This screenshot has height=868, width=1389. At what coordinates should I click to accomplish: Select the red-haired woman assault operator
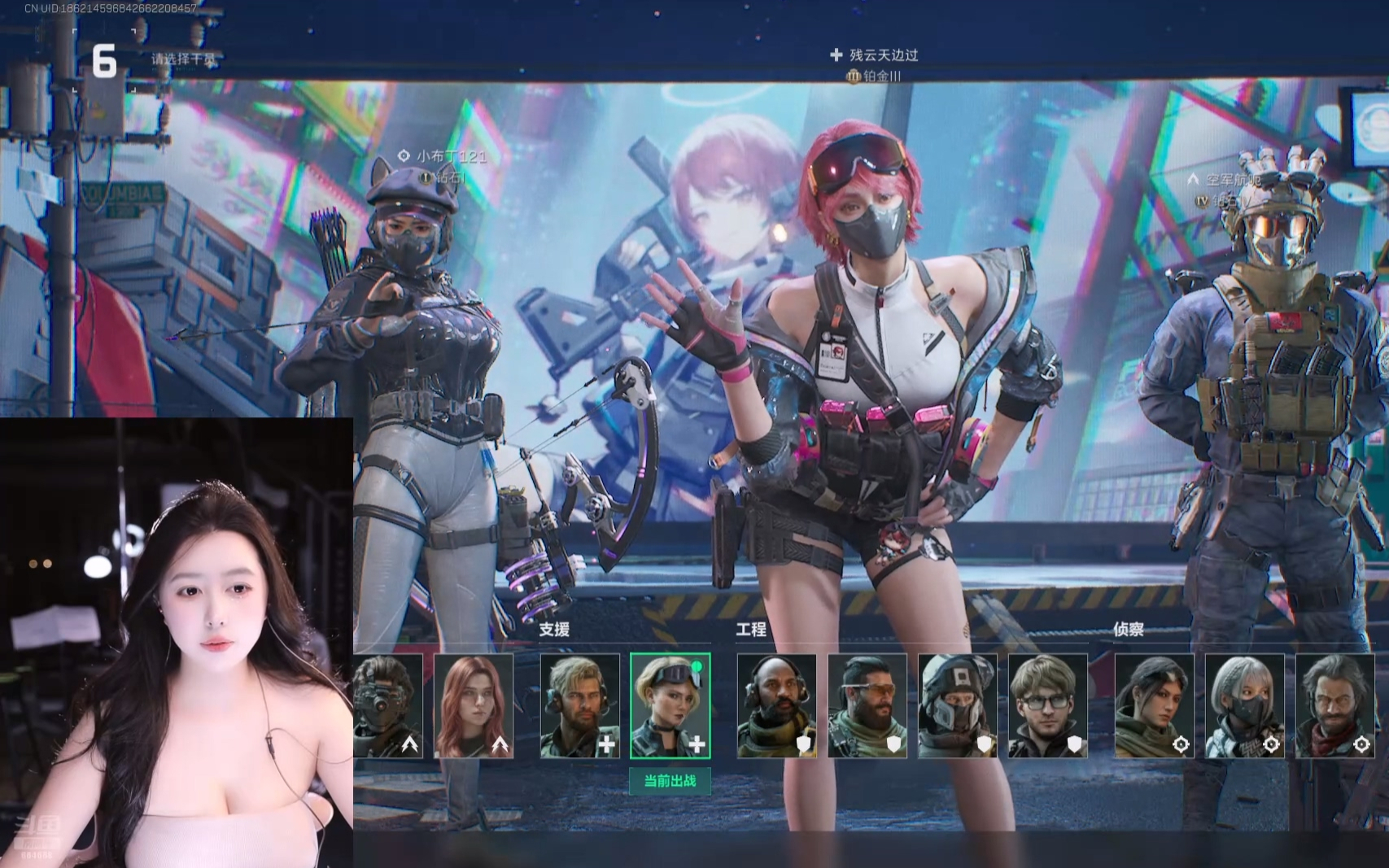pos(474,705)
